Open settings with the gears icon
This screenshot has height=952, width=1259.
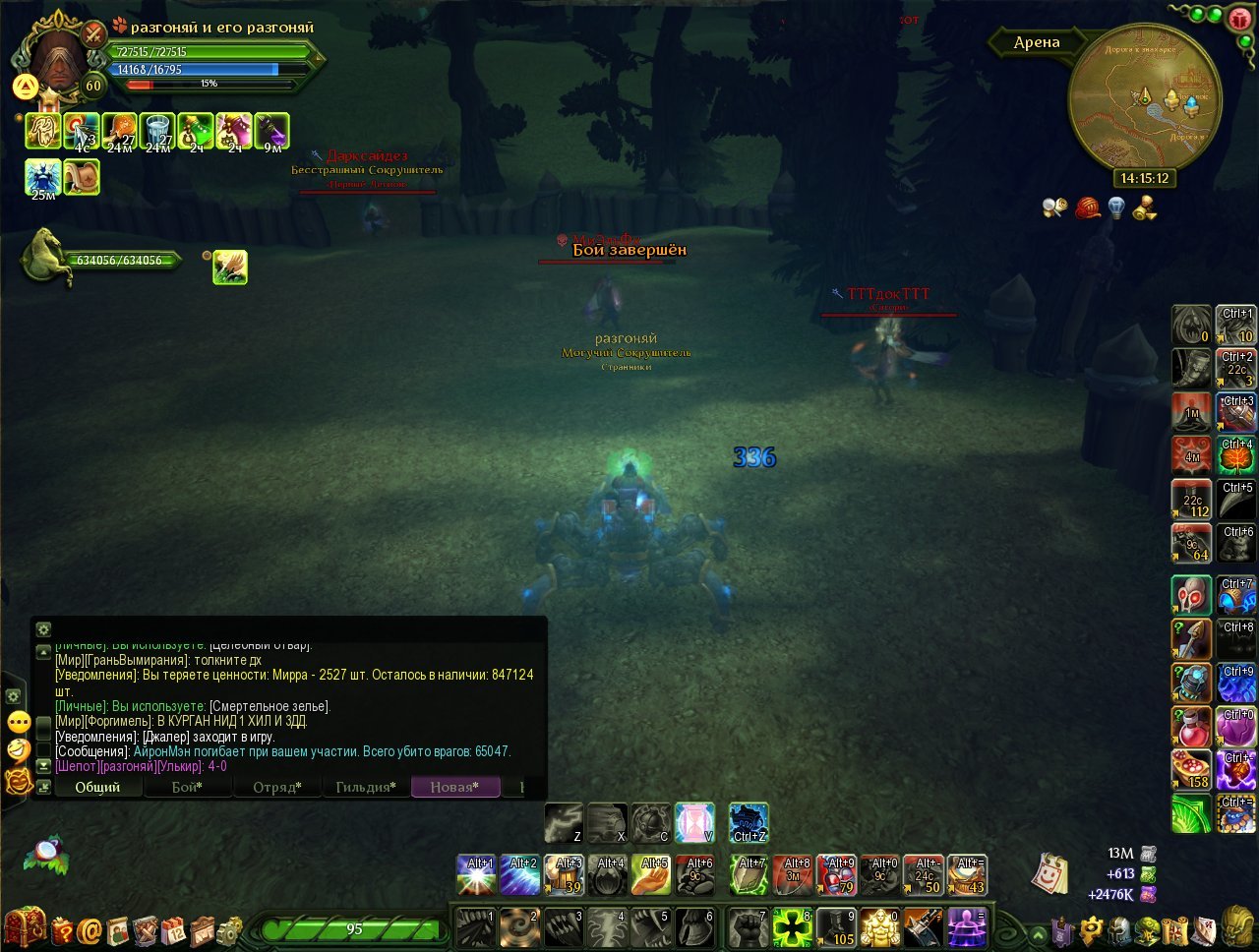230,929
